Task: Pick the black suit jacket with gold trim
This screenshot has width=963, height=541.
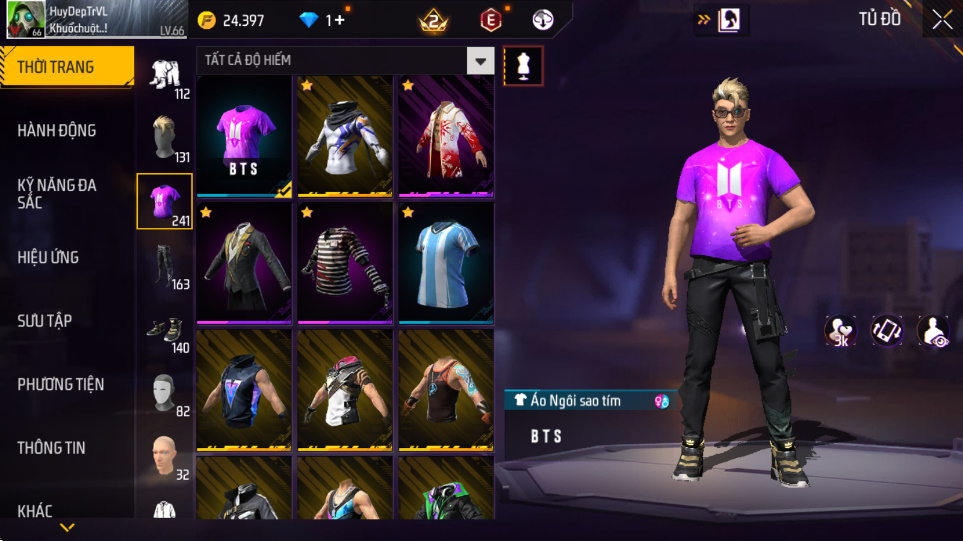Action: (x=244, y=263)
